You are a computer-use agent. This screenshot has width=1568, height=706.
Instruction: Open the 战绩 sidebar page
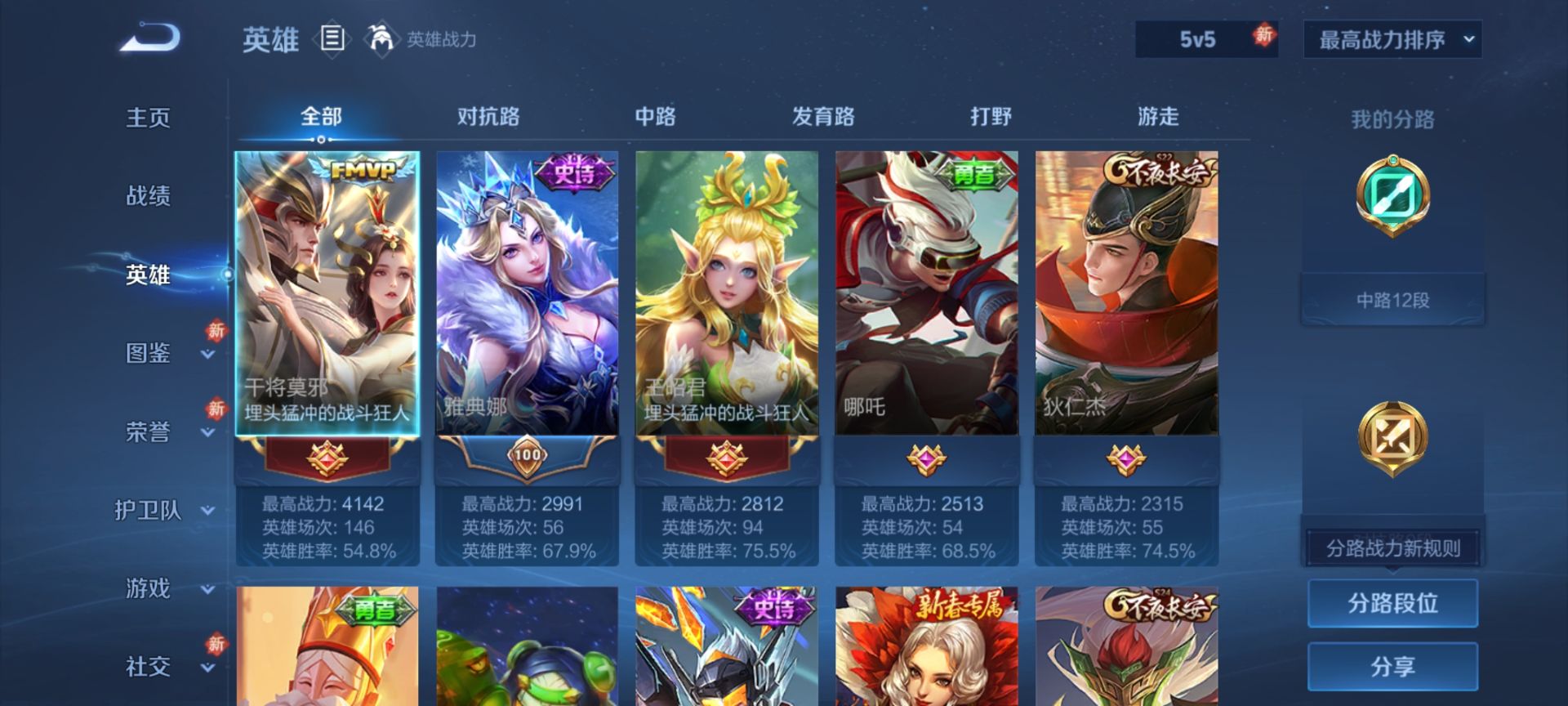(x=148, y=196)
